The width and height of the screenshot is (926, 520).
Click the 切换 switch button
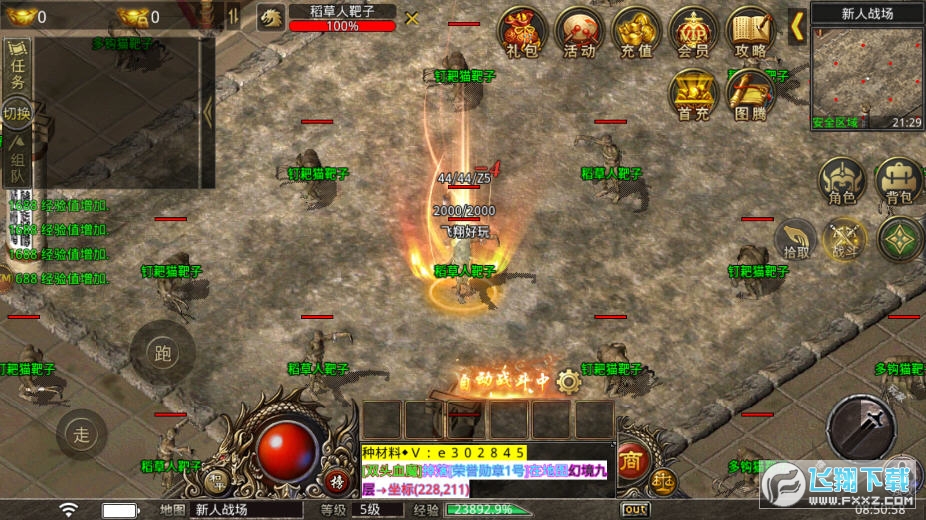click(18, 113)
